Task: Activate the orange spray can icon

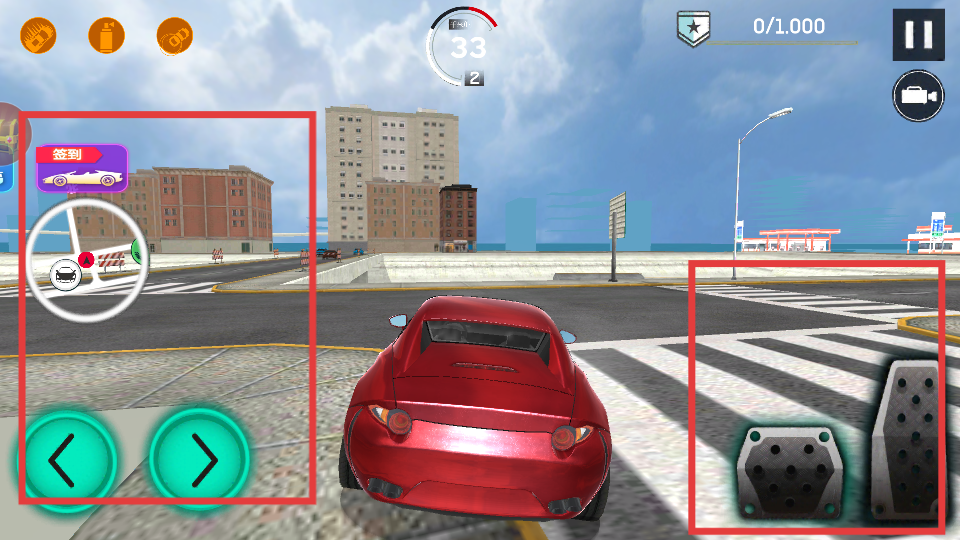Action: (106, 37)
